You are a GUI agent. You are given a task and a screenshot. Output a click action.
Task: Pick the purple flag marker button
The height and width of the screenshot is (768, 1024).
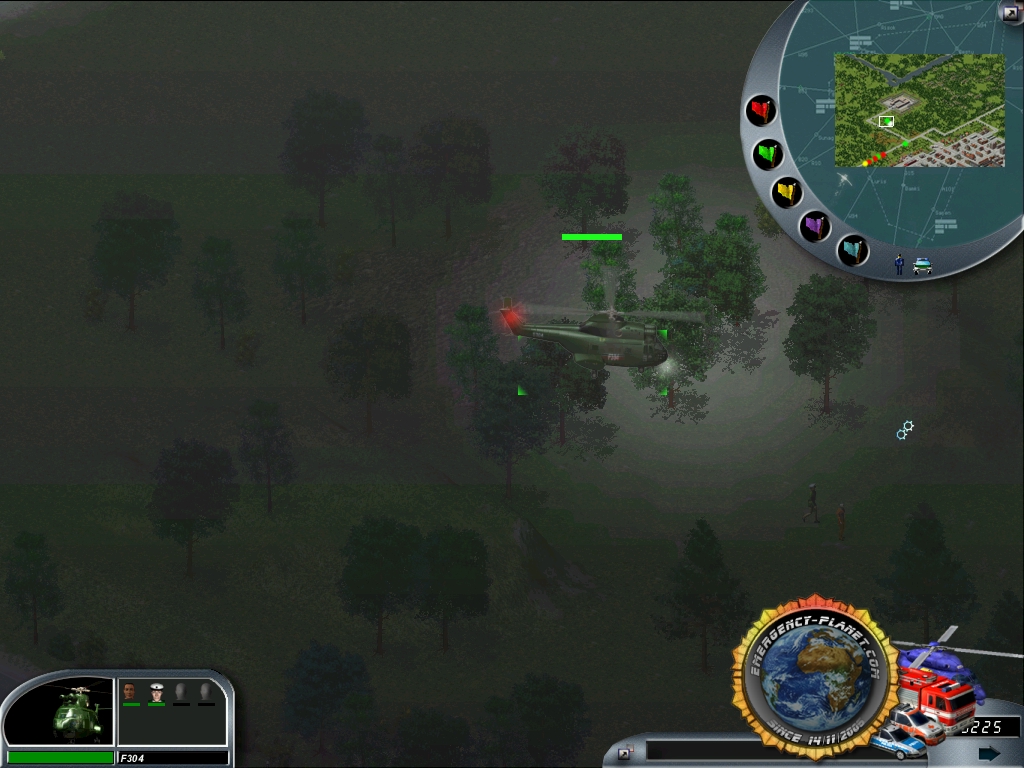click(816, 226)
